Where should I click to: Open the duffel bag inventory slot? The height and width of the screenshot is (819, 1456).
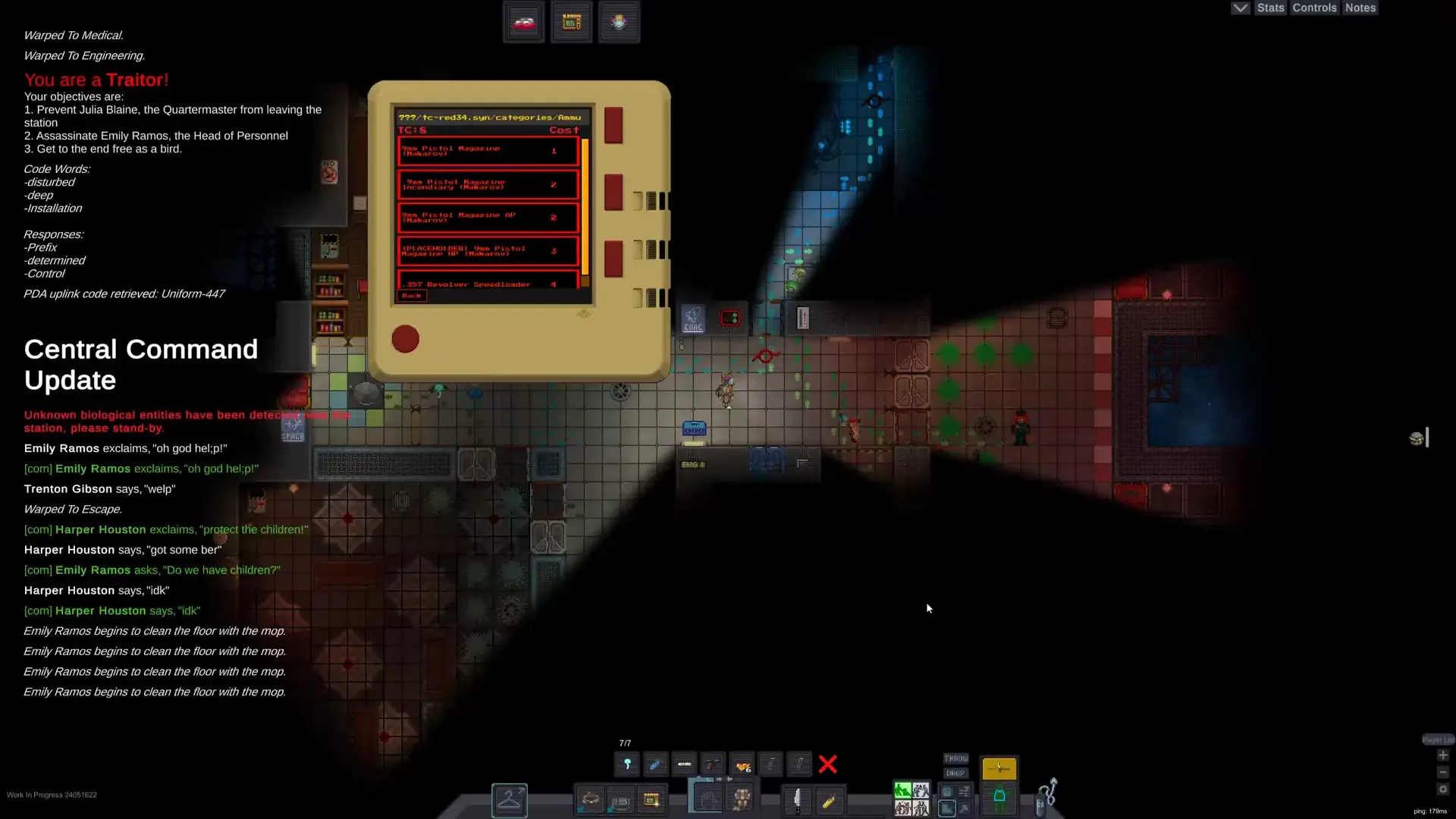[620, 800]
